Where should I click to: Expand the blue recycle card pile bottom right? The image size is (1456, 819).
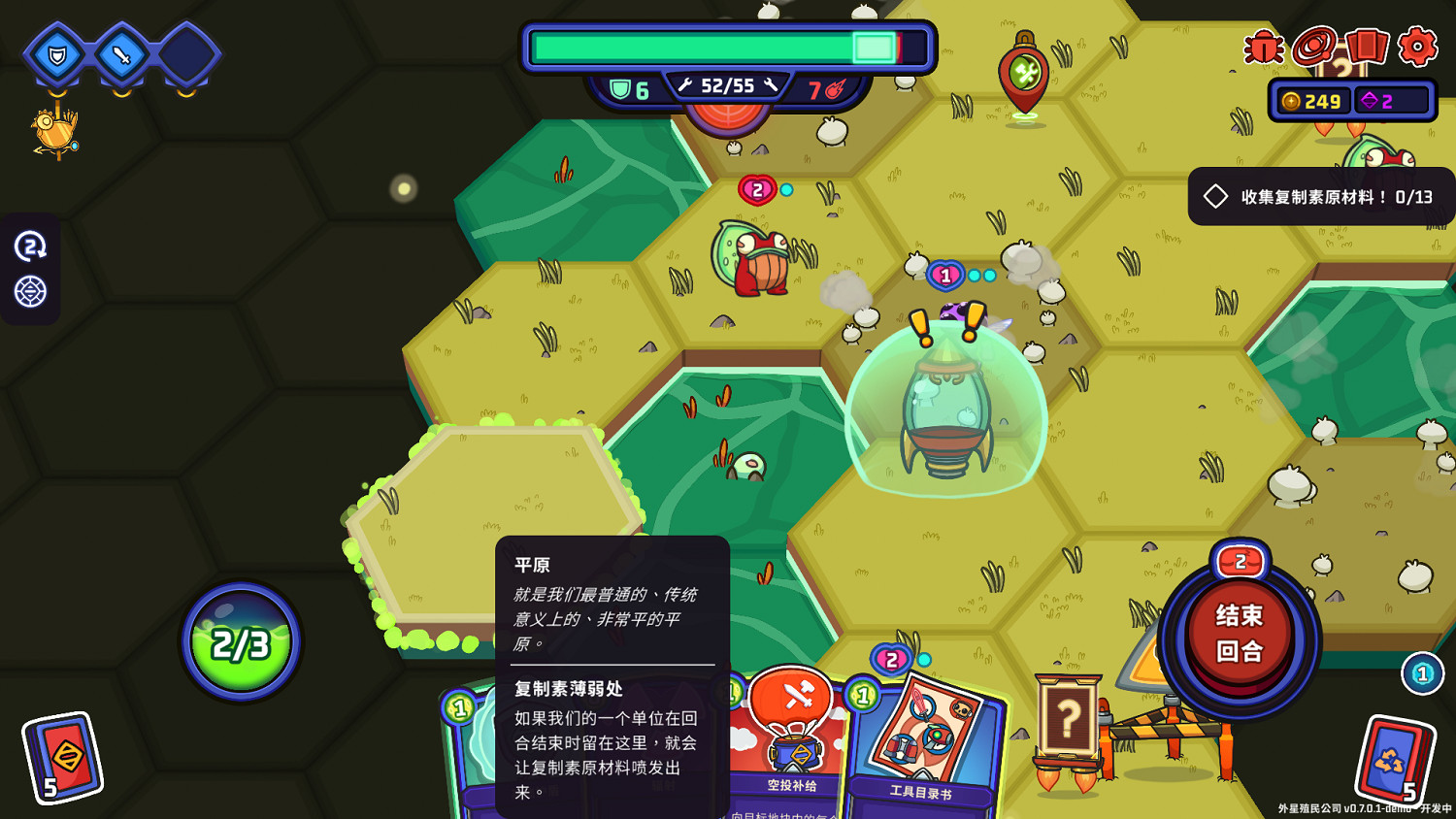[x=1395, y=757]
